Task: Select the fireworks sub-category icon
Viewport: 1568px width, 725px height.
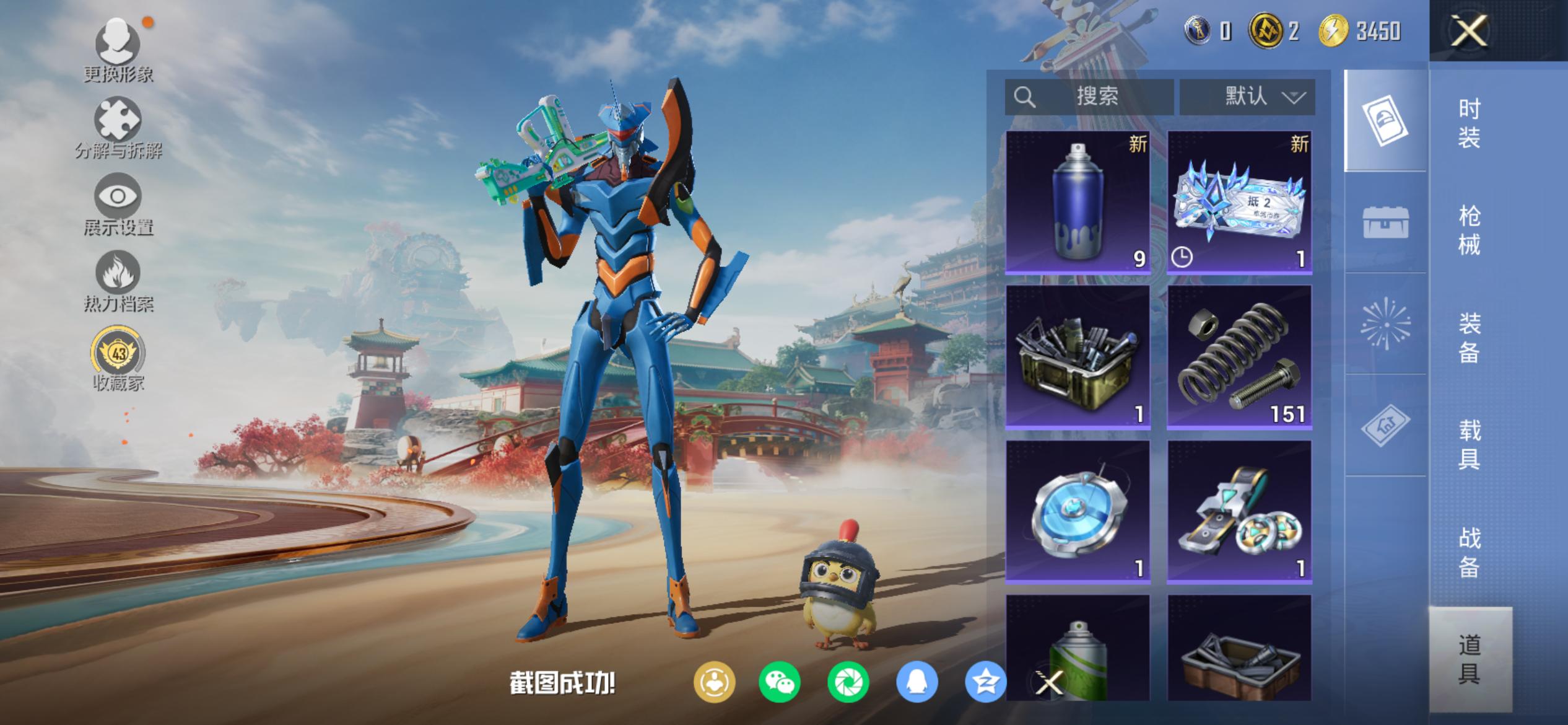Action: 1385,323
